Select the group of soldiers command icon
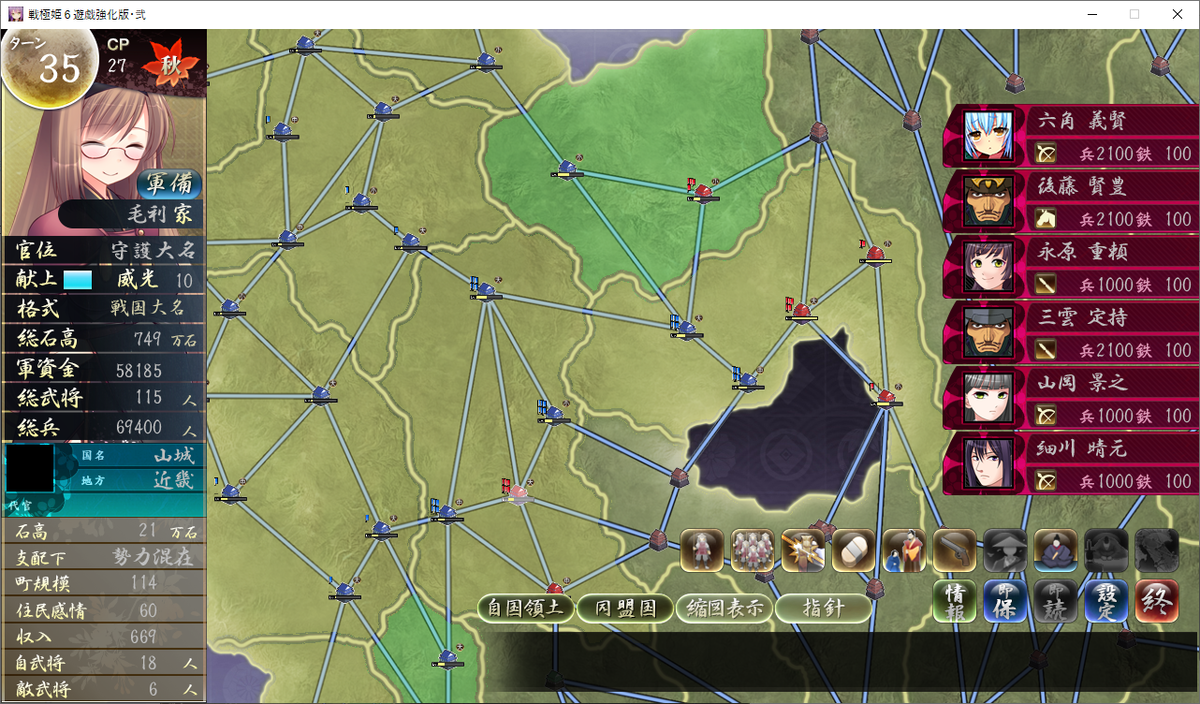Screen dimensions: 1200x704 752,551
